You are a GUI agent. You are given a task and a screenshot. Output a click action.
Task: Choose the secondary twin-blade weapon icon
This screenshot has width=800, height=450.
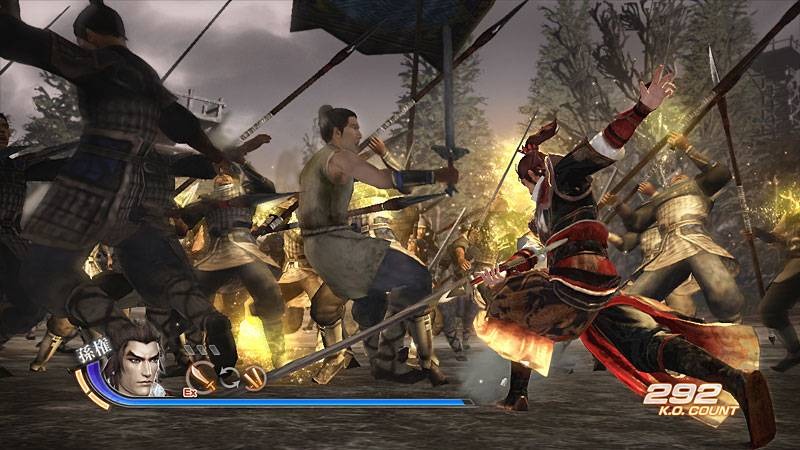coord(254,376)
